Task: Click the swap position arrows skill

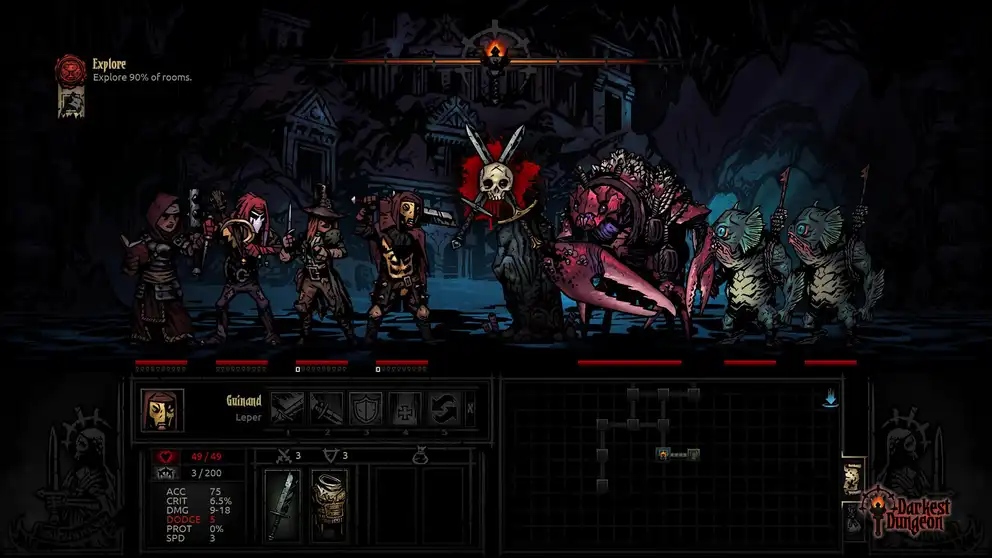Action: point(444,408)
